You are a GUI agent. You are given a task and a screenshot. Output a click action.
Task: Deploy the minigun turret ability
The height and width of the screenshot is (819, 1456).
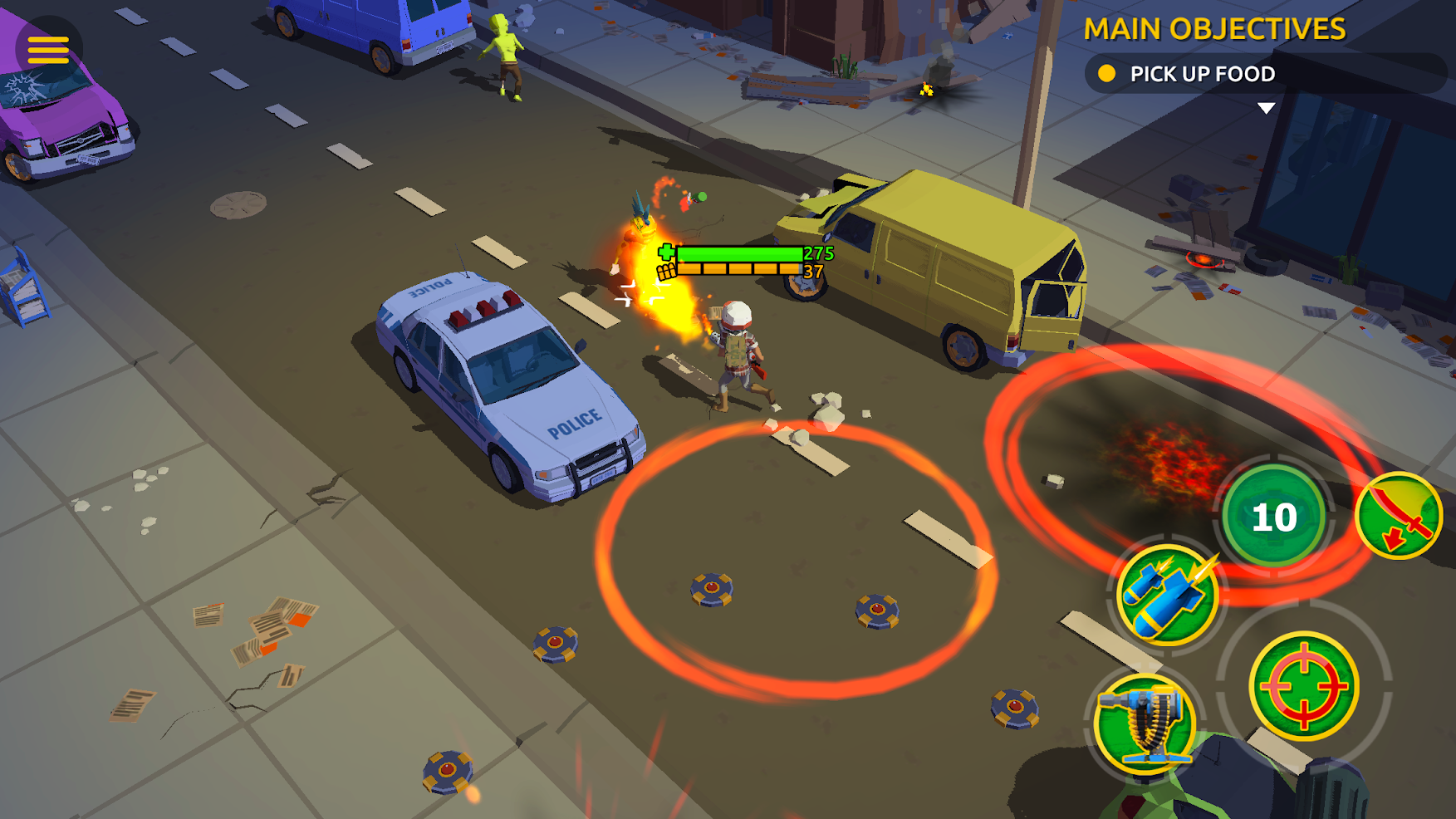pos(1145,723)
